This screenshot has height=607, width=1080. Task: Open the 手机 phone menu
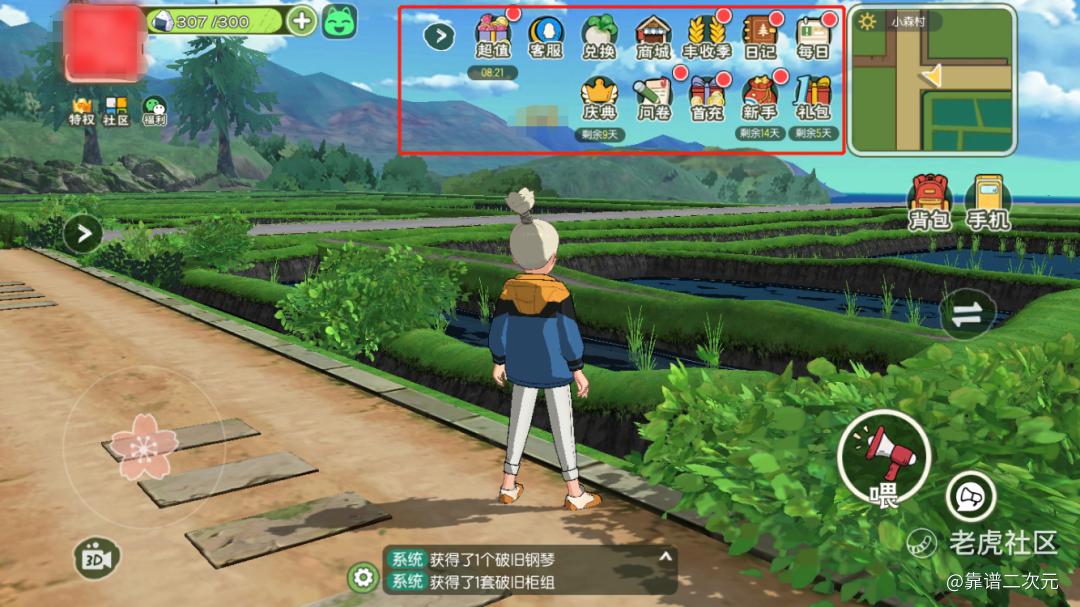point(988,201)
